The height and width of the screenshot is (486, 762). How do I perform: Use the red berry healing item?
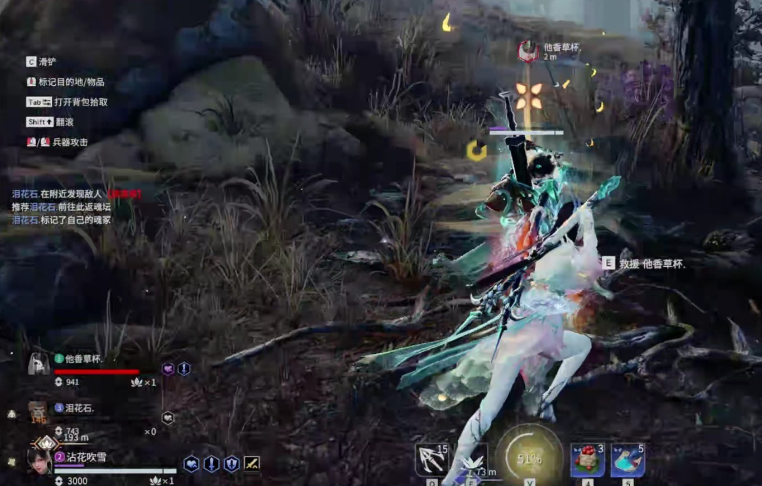pyautogui.click(x=586, y=460)
